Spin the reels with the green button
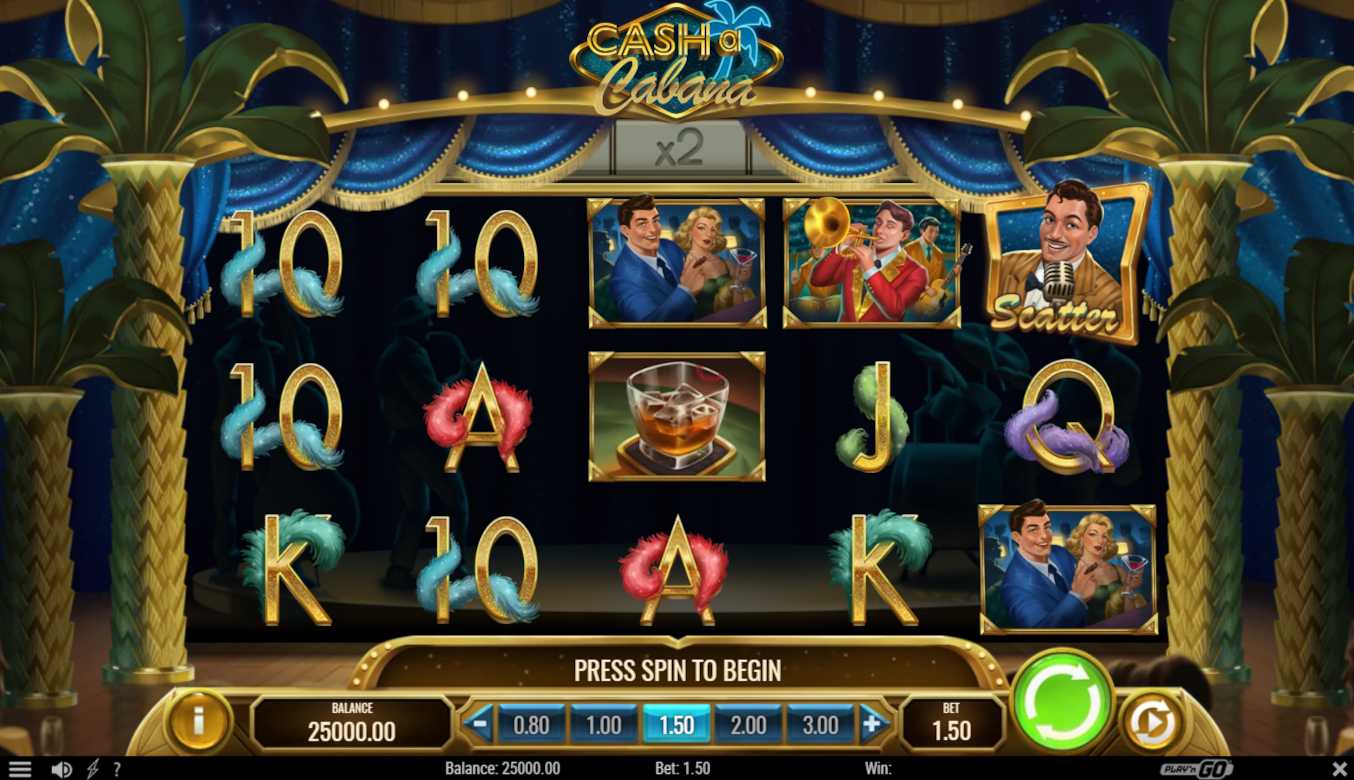The image size is (1354, 780). point(1062,701)
